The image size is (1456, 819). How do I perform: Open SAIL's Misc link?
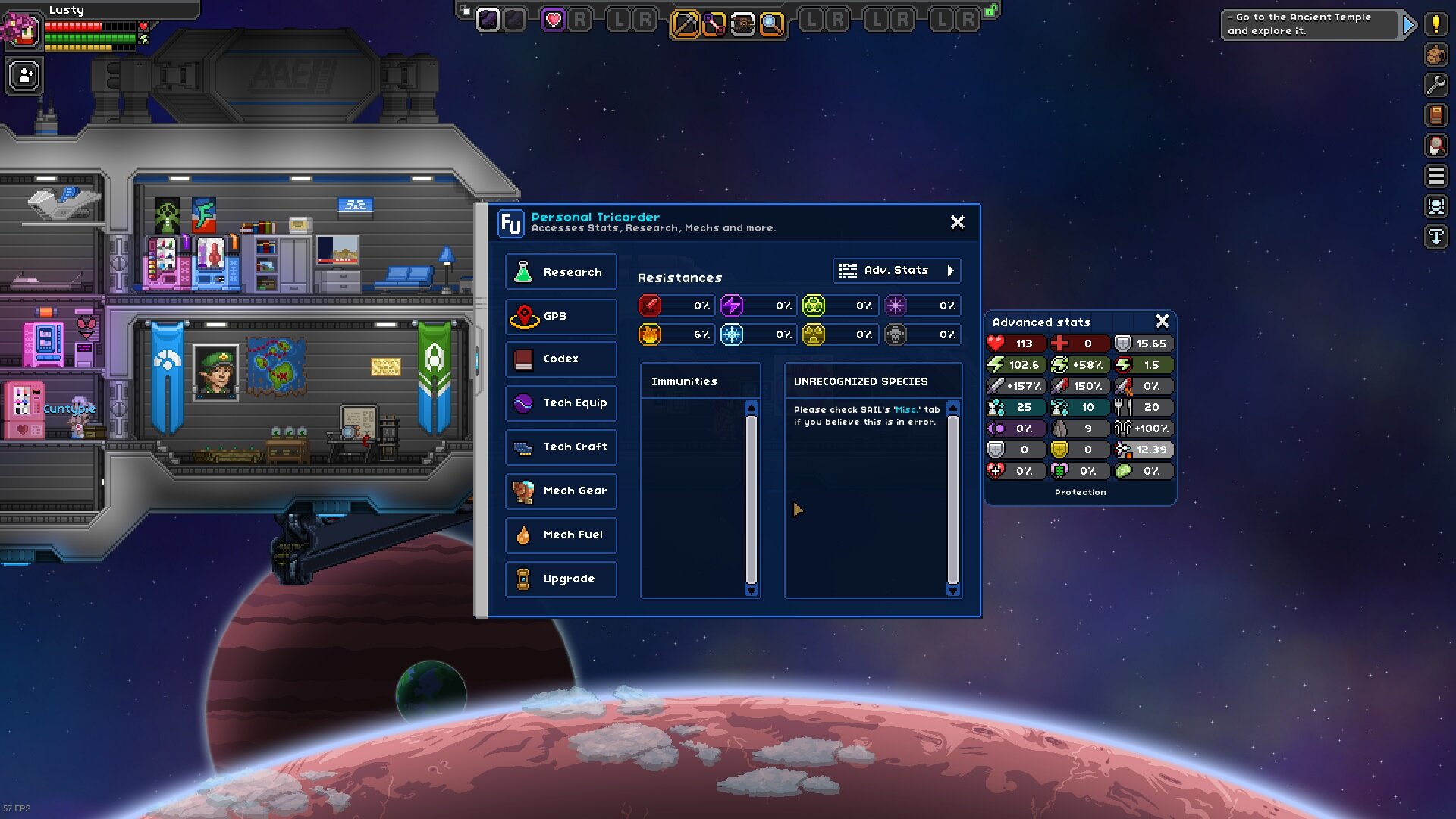pyautogui.click(x=907, y=409)
